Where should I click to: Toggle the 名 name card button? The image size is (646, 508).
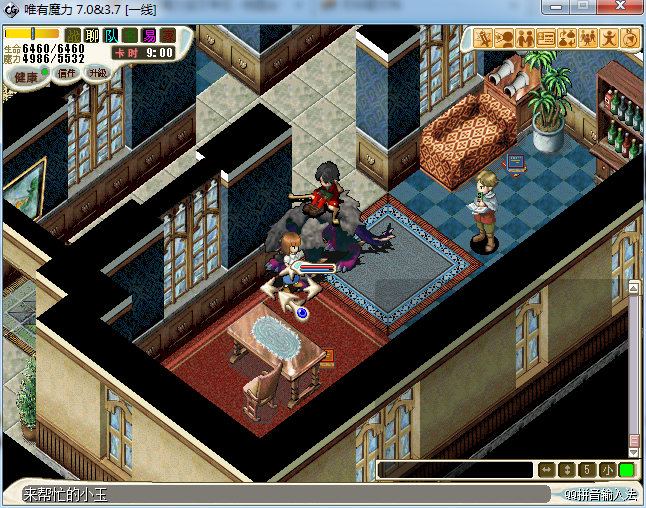coord(130,35)
